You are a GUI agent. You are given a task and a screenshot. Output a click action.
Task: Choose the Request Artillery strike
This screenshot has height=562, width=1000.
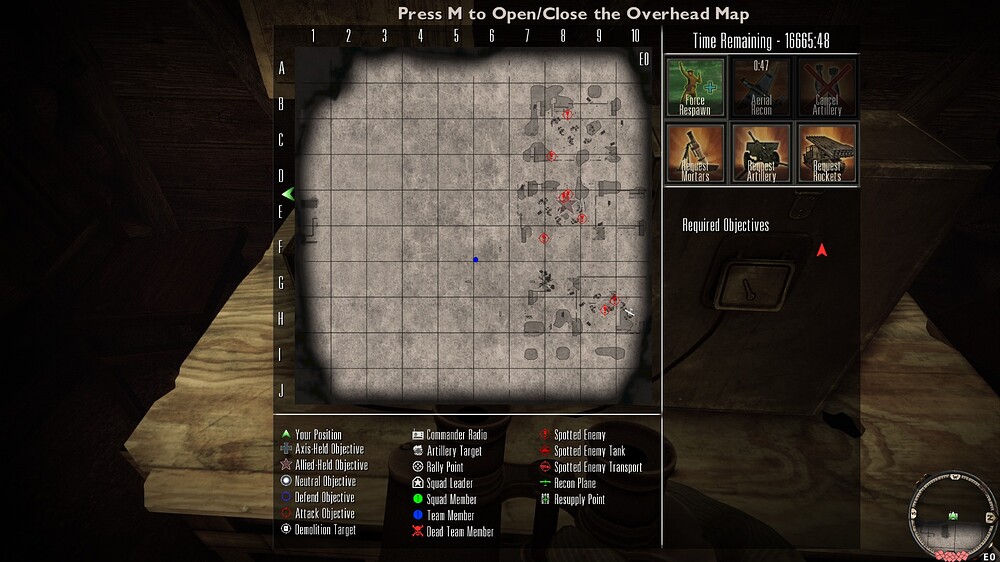tap(761, 153)
